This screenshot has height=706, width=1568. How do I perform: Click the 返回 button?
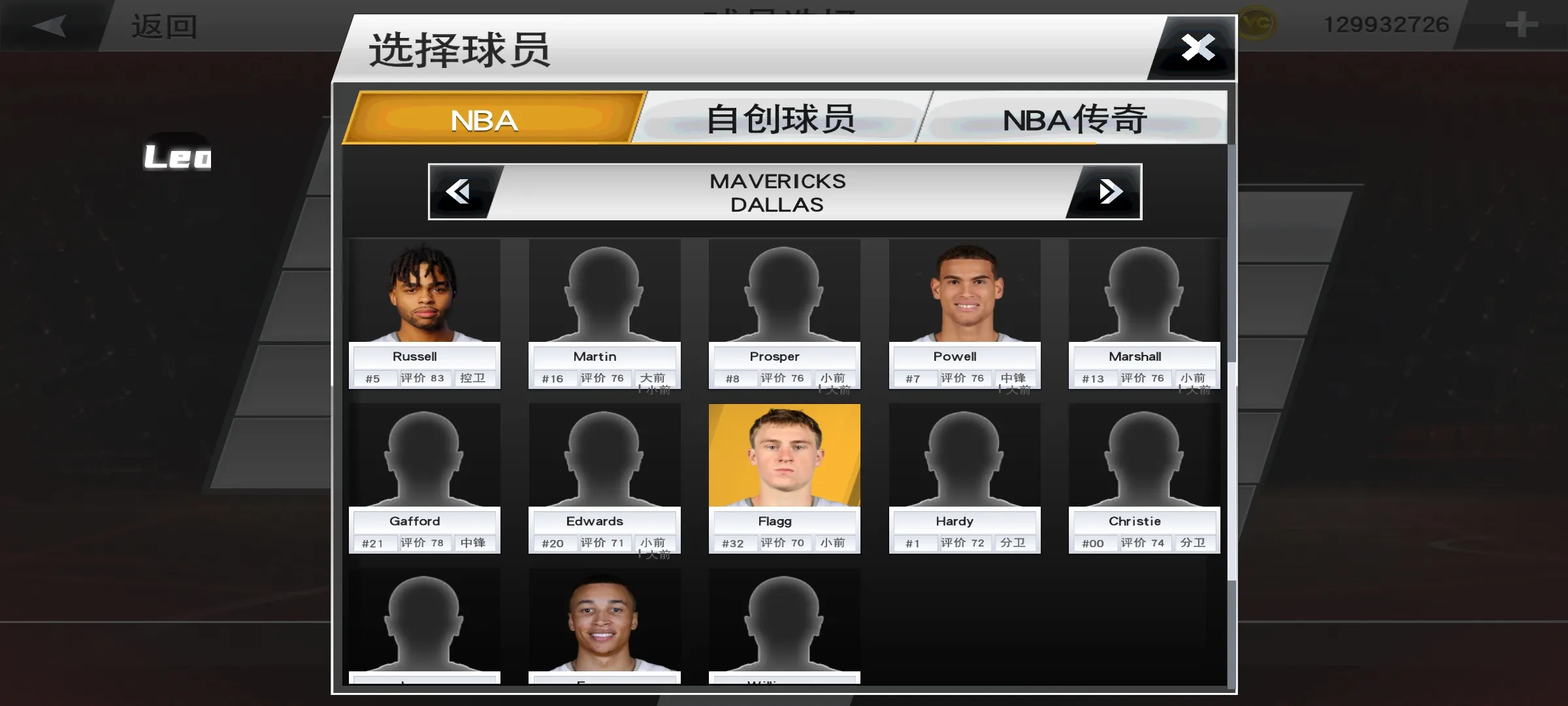pos(163,26)
